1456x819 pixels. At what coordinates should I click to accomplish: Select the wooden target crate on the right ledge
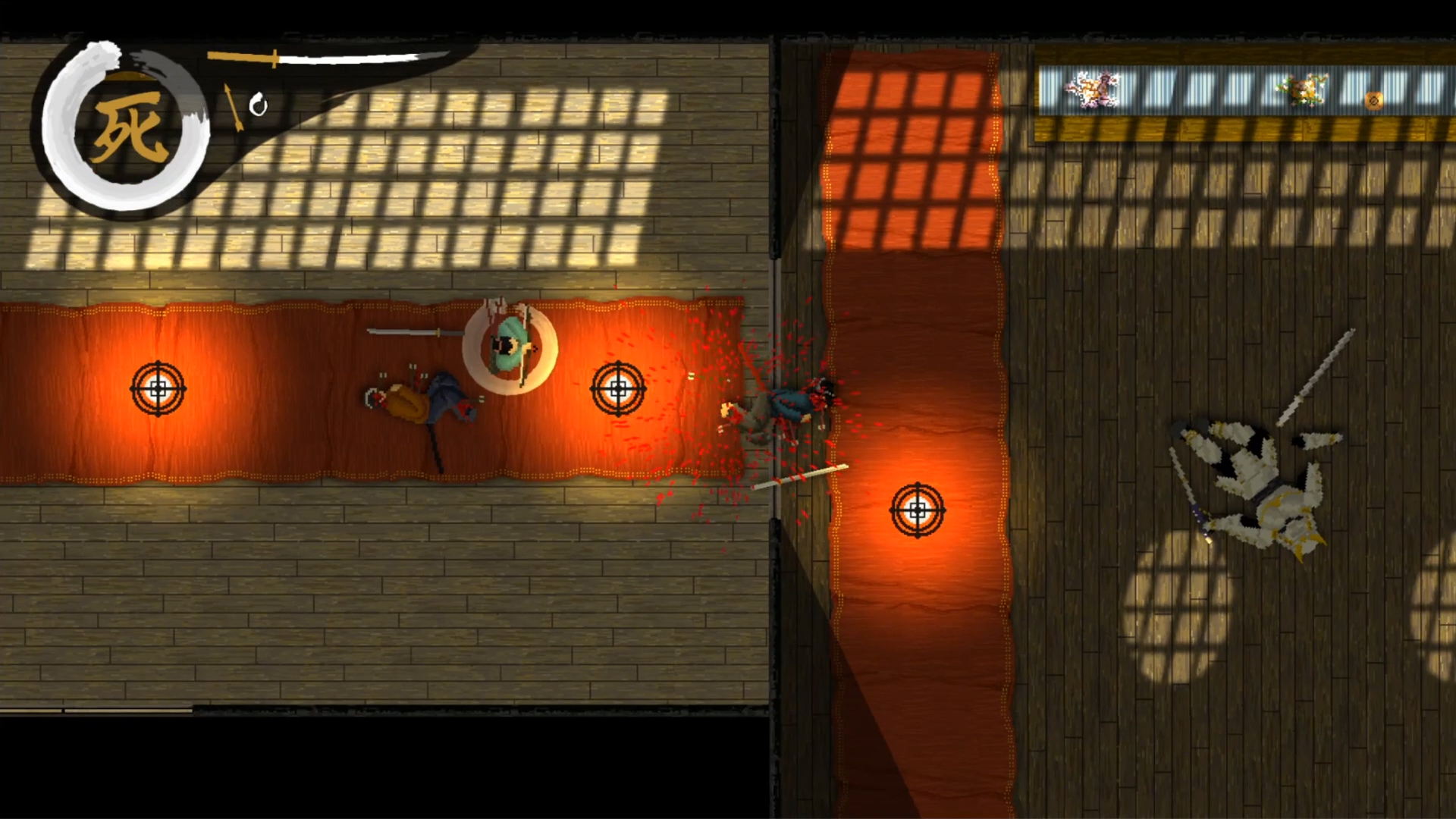coord(1373,99)
